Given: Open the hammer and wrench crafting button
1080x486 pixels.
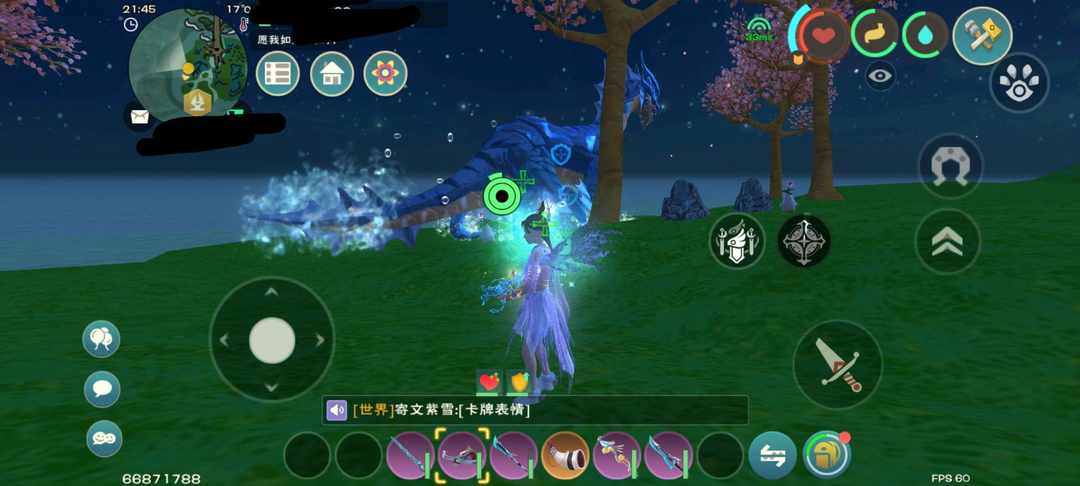Looking at the screenshot, I should point(982,36).
